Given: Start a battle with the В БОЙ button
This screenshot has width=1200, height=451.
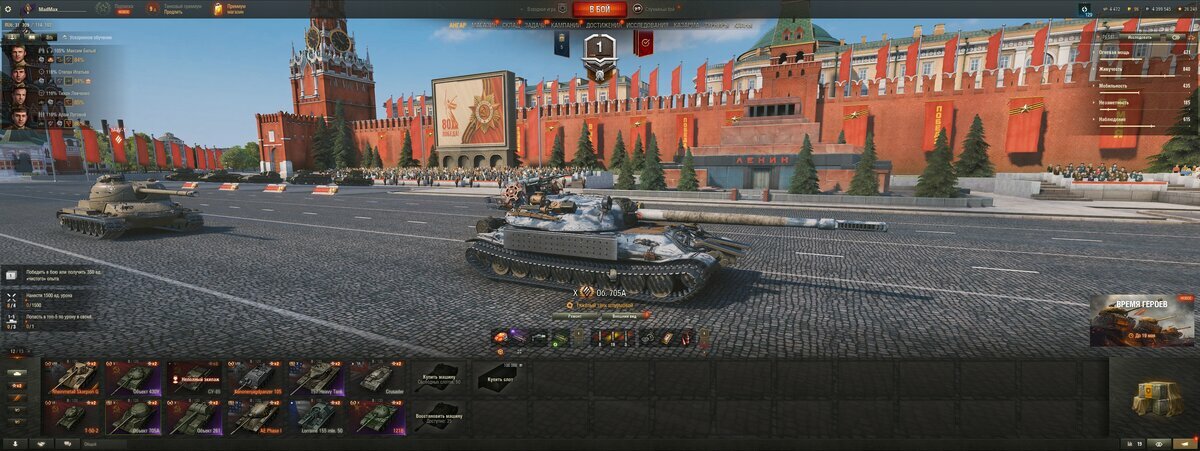Looking at the screenshot, I should pos(600,9).
